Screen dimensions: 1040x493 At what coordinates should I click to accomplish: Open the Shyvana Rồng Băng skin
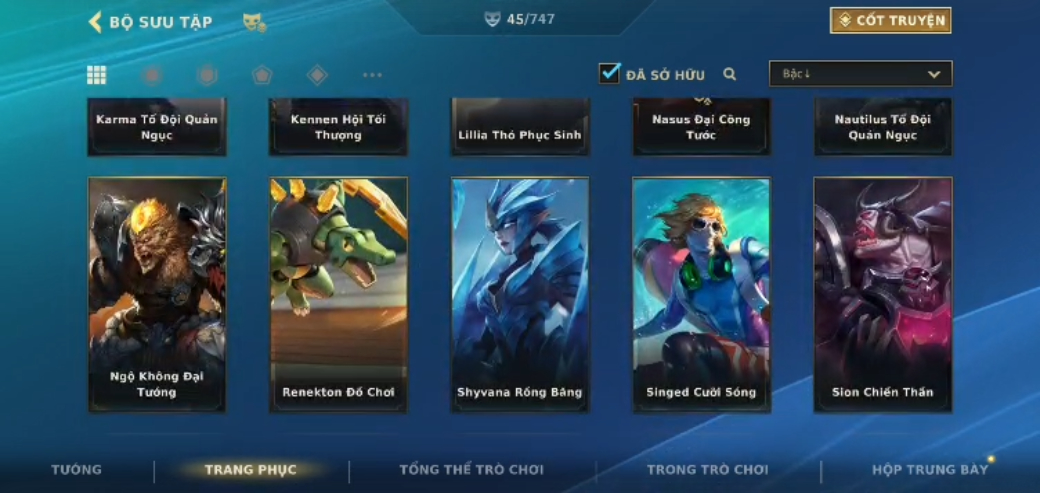pyautogui.click(x=520, y=294)
